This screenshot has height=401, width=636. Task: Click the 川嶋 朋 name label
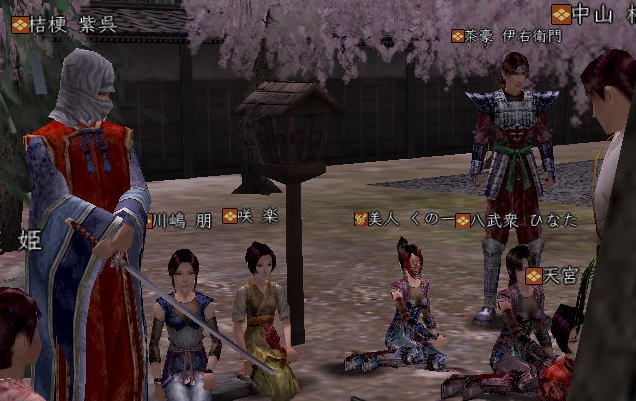click(x=182, y=220)
